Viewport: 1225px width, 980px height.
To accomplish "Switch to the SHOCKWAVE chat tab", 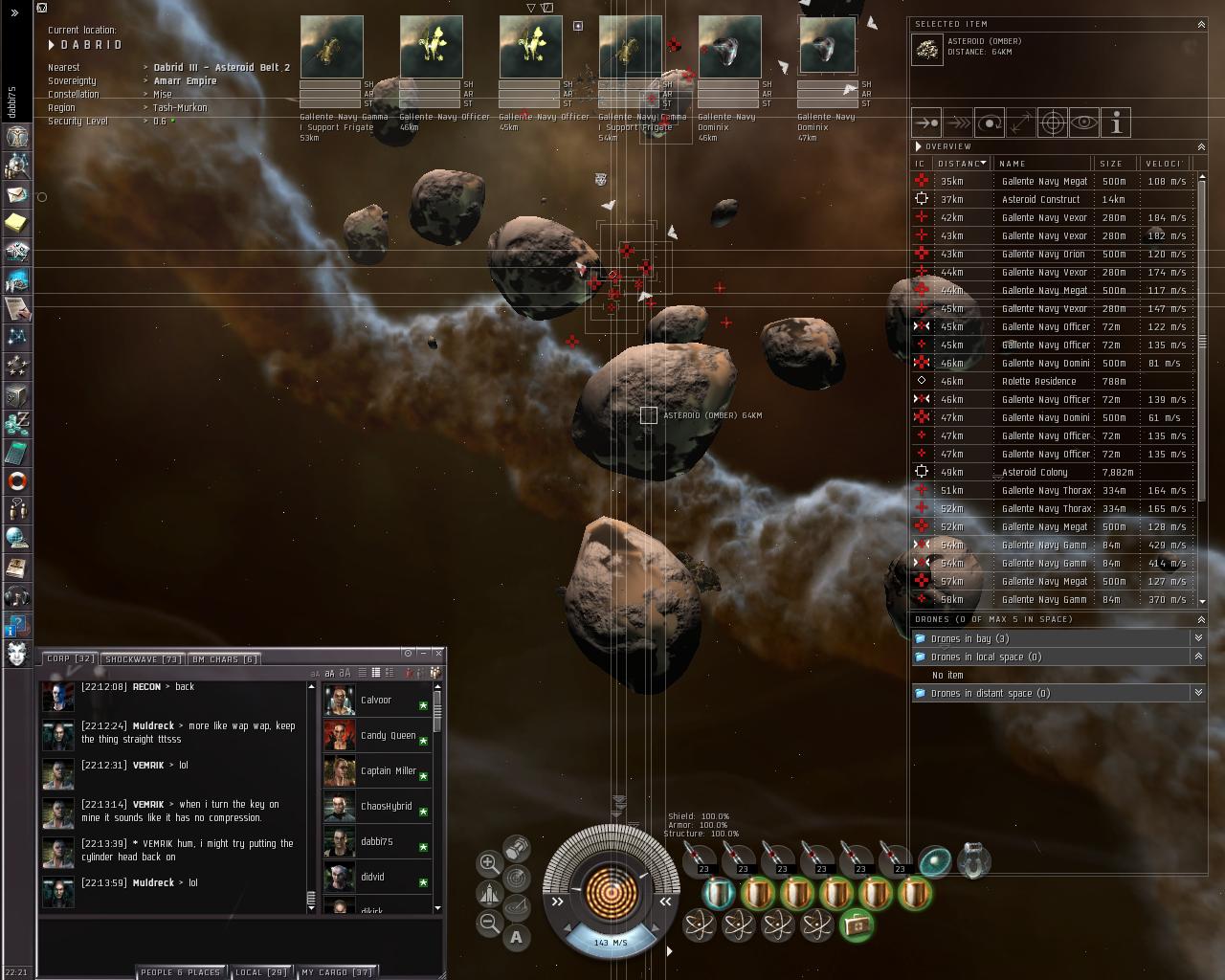I will [144, 659].
